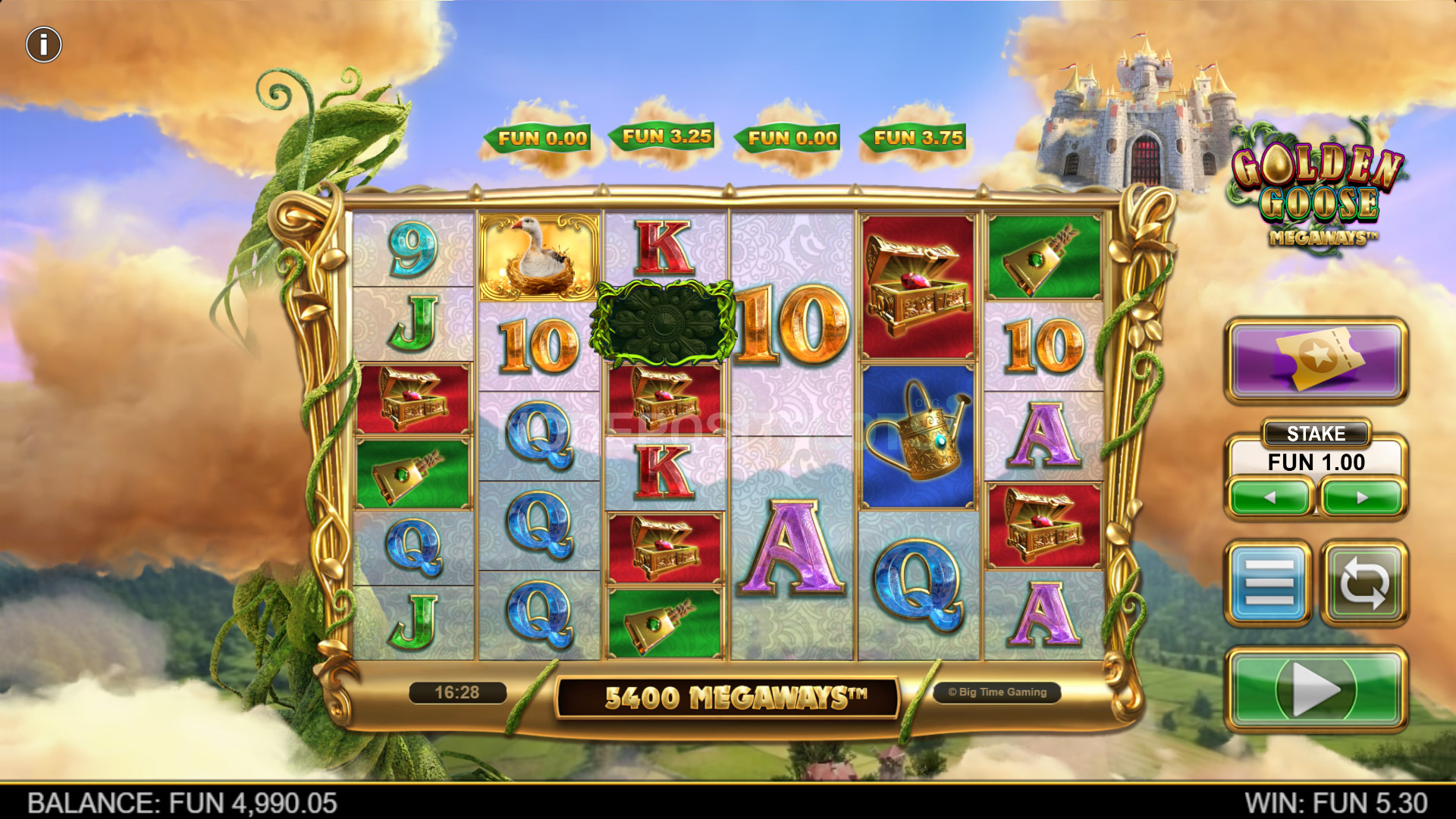Increase the stake amount

click(1363, 498)
